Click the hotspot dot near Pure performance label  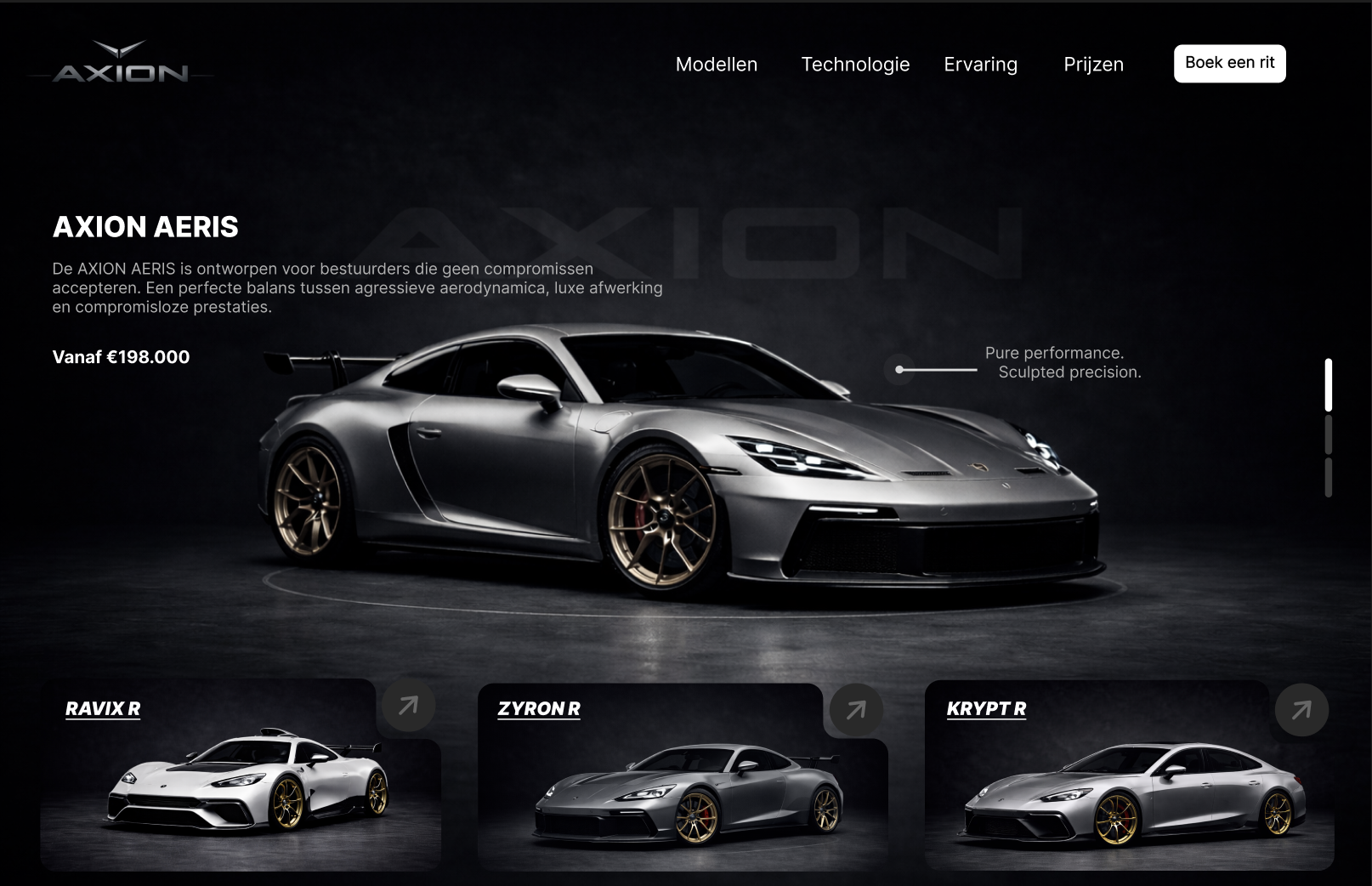[x=899, y=370]
